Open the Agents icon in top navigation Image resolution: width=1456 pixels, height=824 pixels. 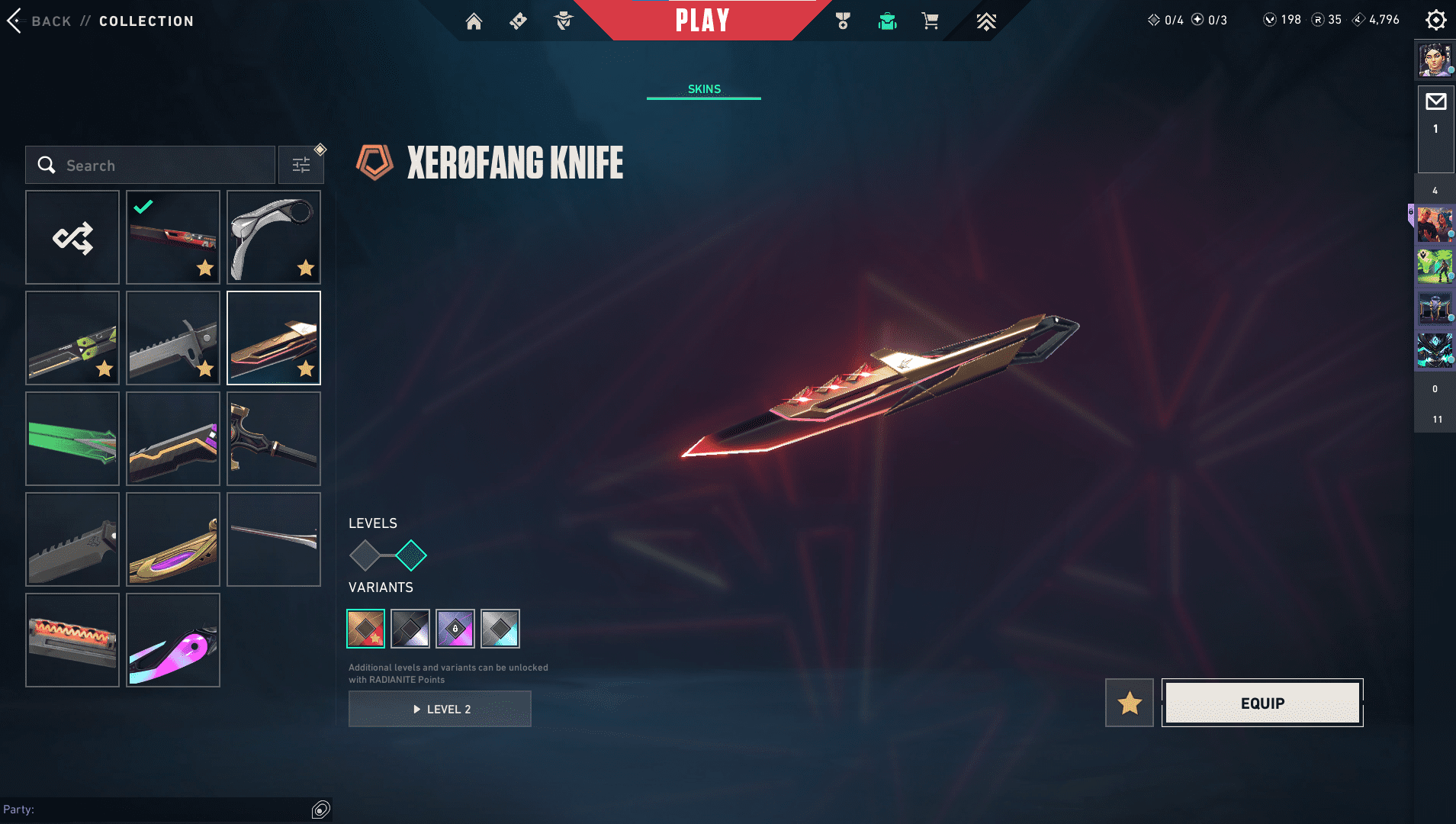tap(564, 21)
